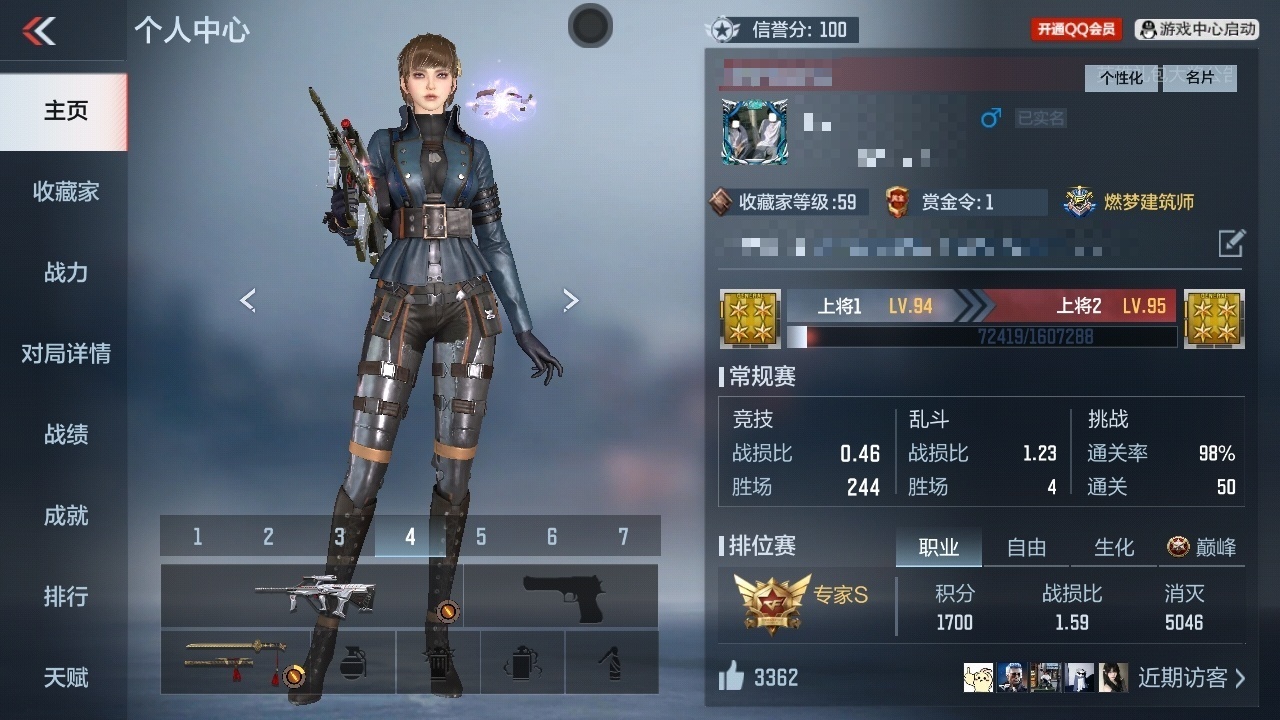This screenshot has height=720, width=1280.
Task: View the 排行 rankings page
Action: coord(65,596)
